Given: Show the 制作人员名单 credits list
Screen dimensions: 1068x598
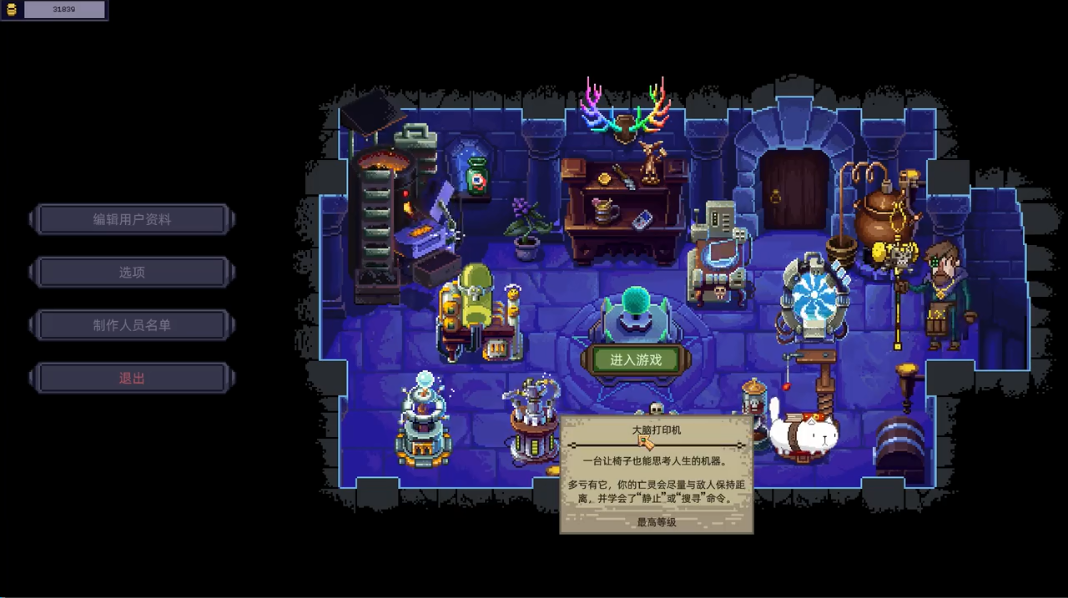Looking at the screenshot, I should [132, 325].
